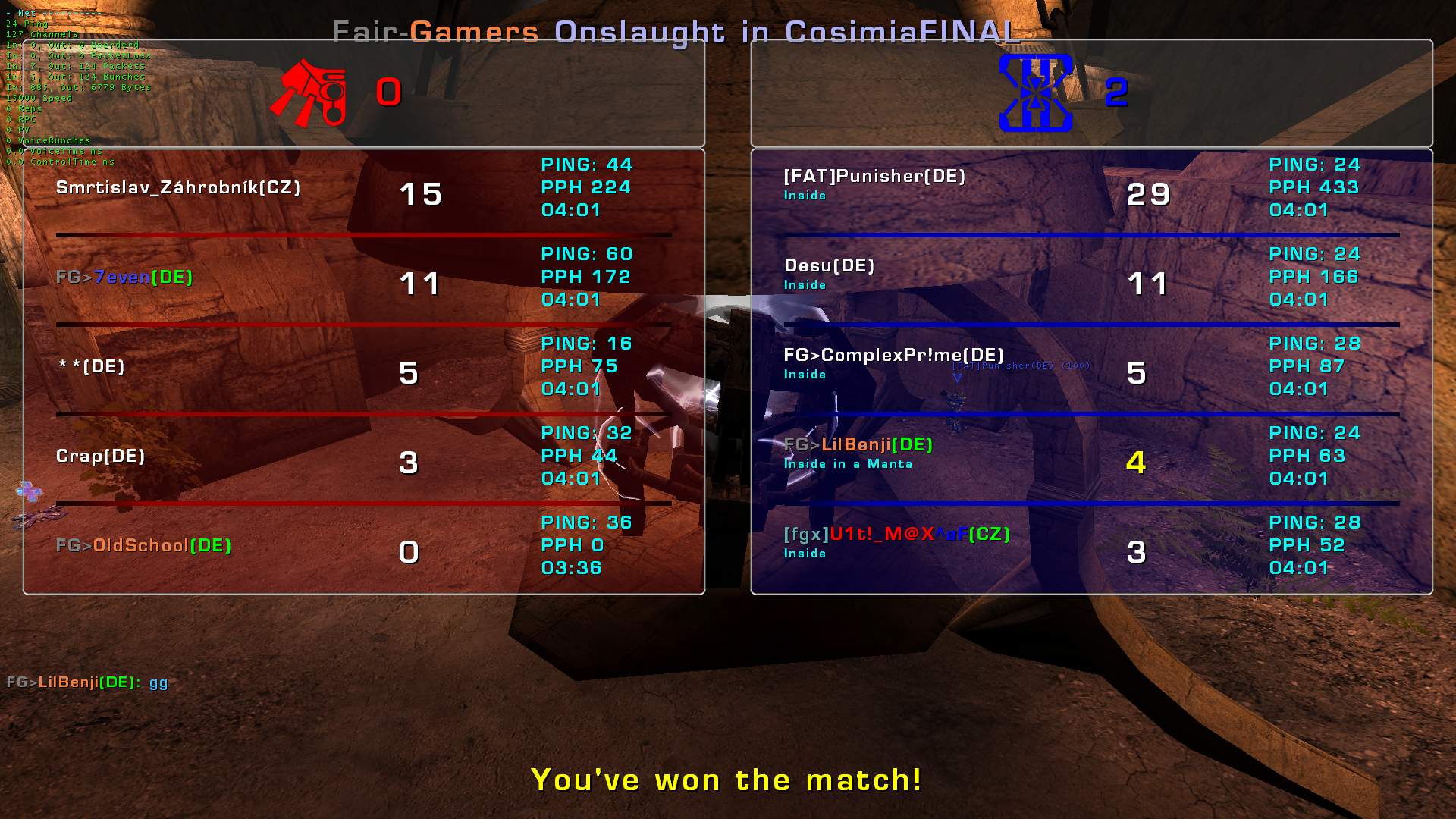Screen dimensions: 1456x819
Task: Pick FG>OldSchool(DE) from the red team
Action: [x=144, y=546]
